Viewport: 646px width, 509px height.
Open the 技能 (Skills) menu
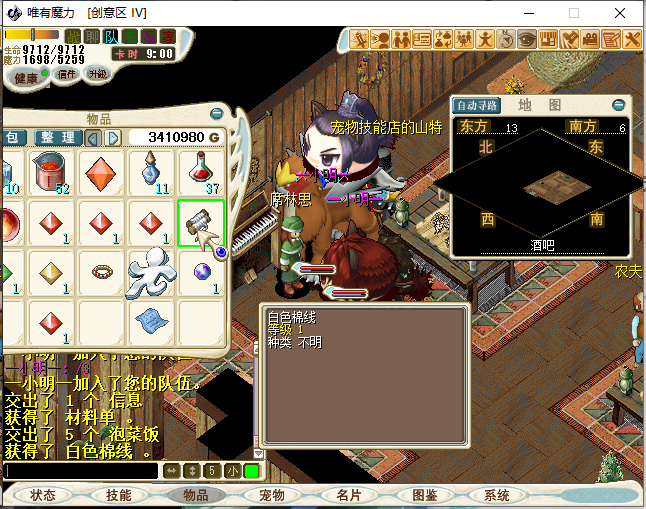pyautogui.click(x=118, y=495)
